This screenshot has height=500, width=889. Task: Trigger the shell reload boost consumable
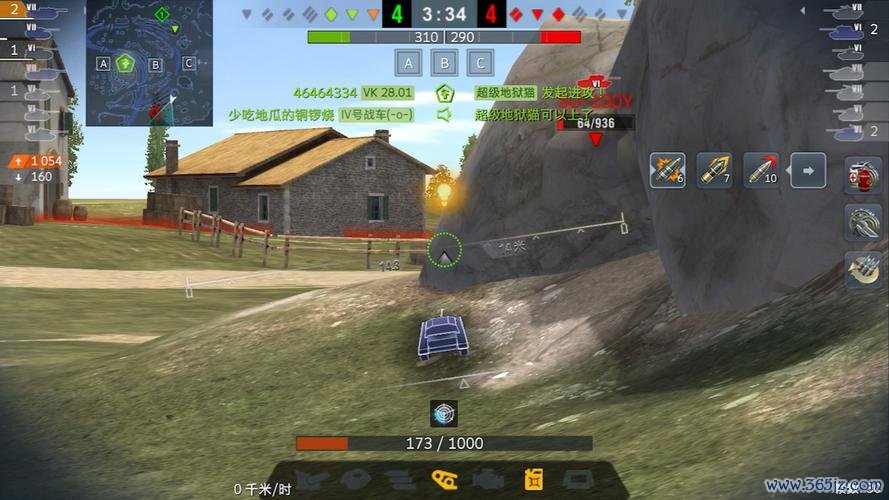(862, 269)
